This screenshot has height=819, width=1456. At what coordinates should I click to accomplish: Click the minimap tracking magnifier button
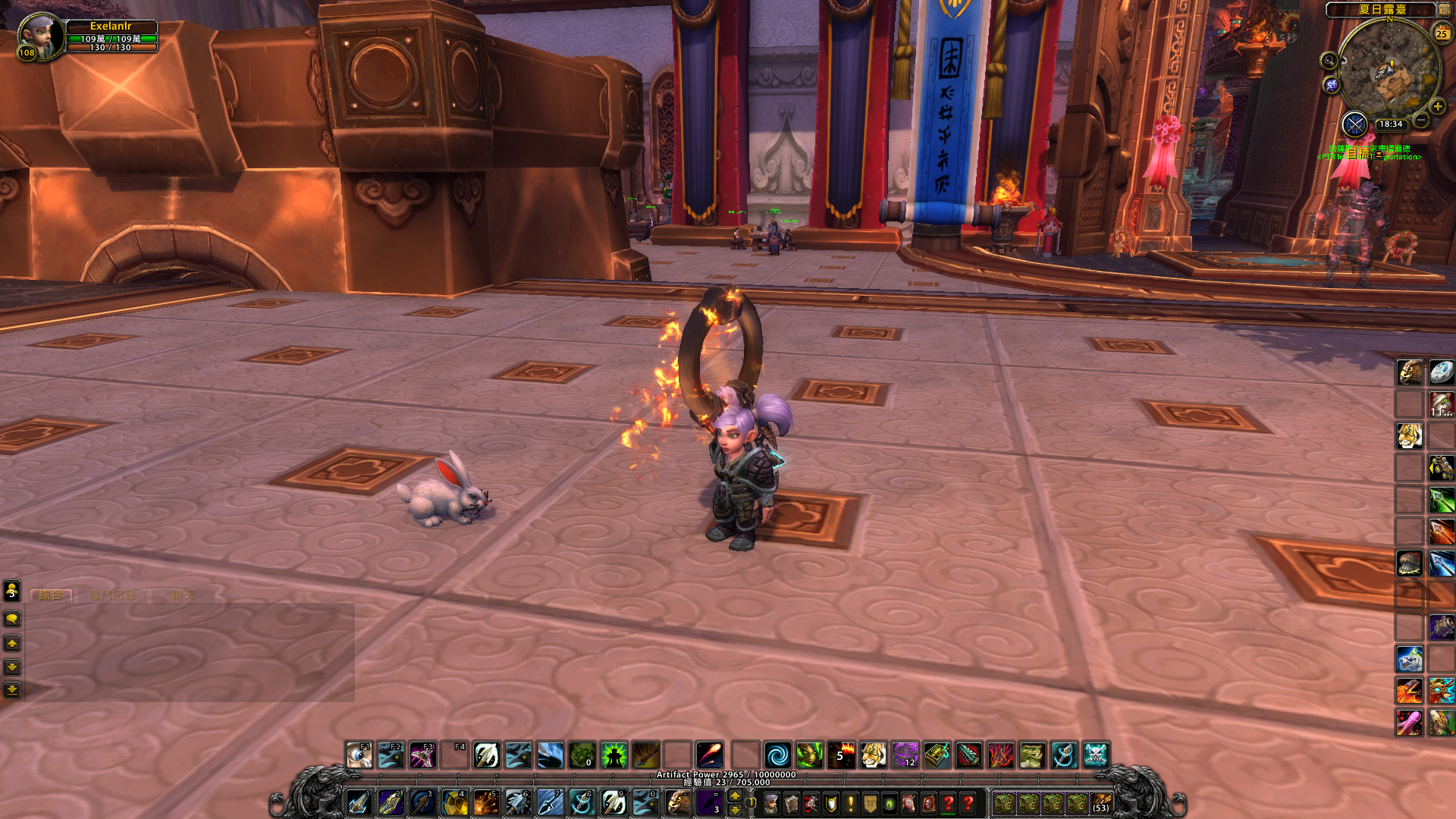(x=1329, y=61)
